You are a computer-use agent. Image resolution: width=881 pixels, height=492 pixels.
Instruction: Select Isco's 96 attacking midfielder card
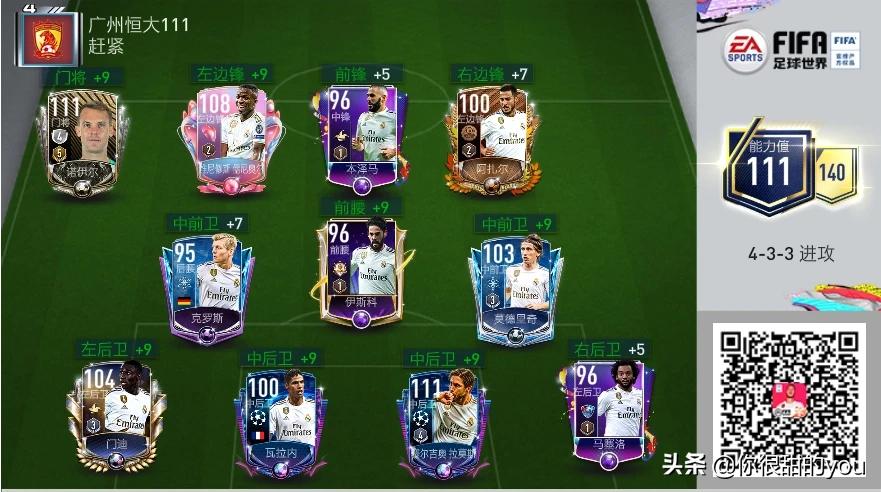pos(360,270)
